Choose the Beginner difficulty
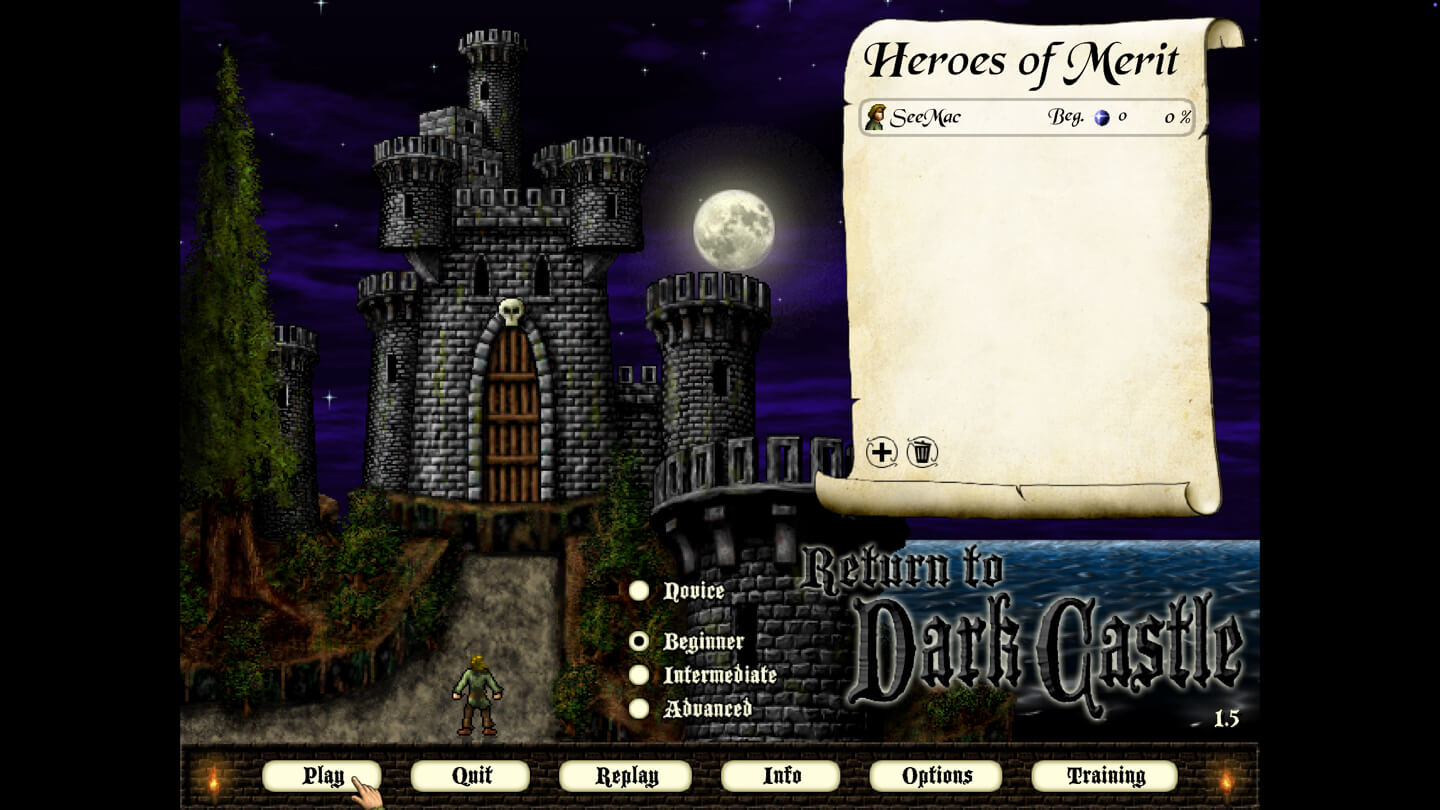 [x=639, y=641]
